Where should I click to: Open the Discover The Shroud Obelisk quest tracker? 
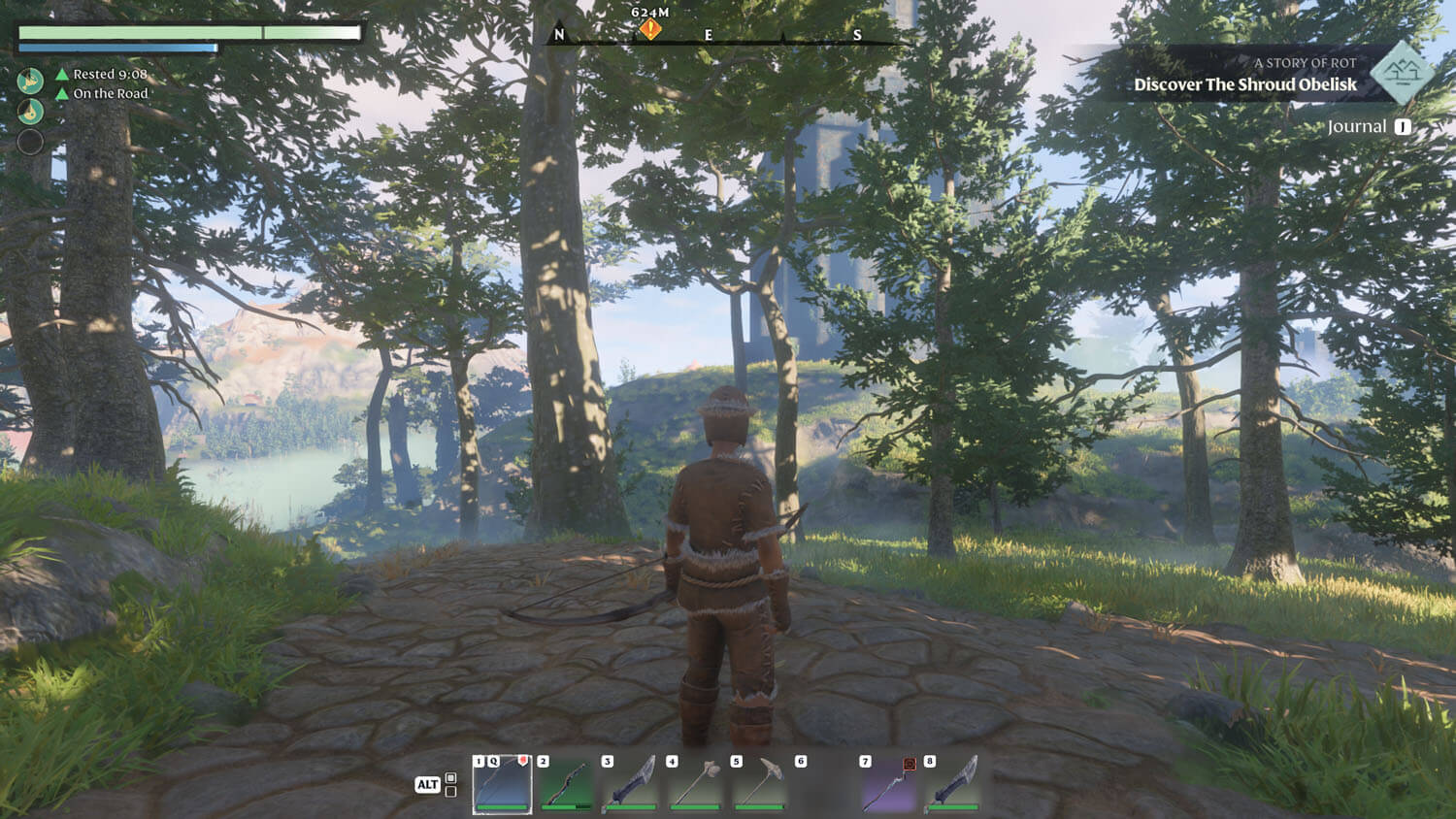(1244, 84)
